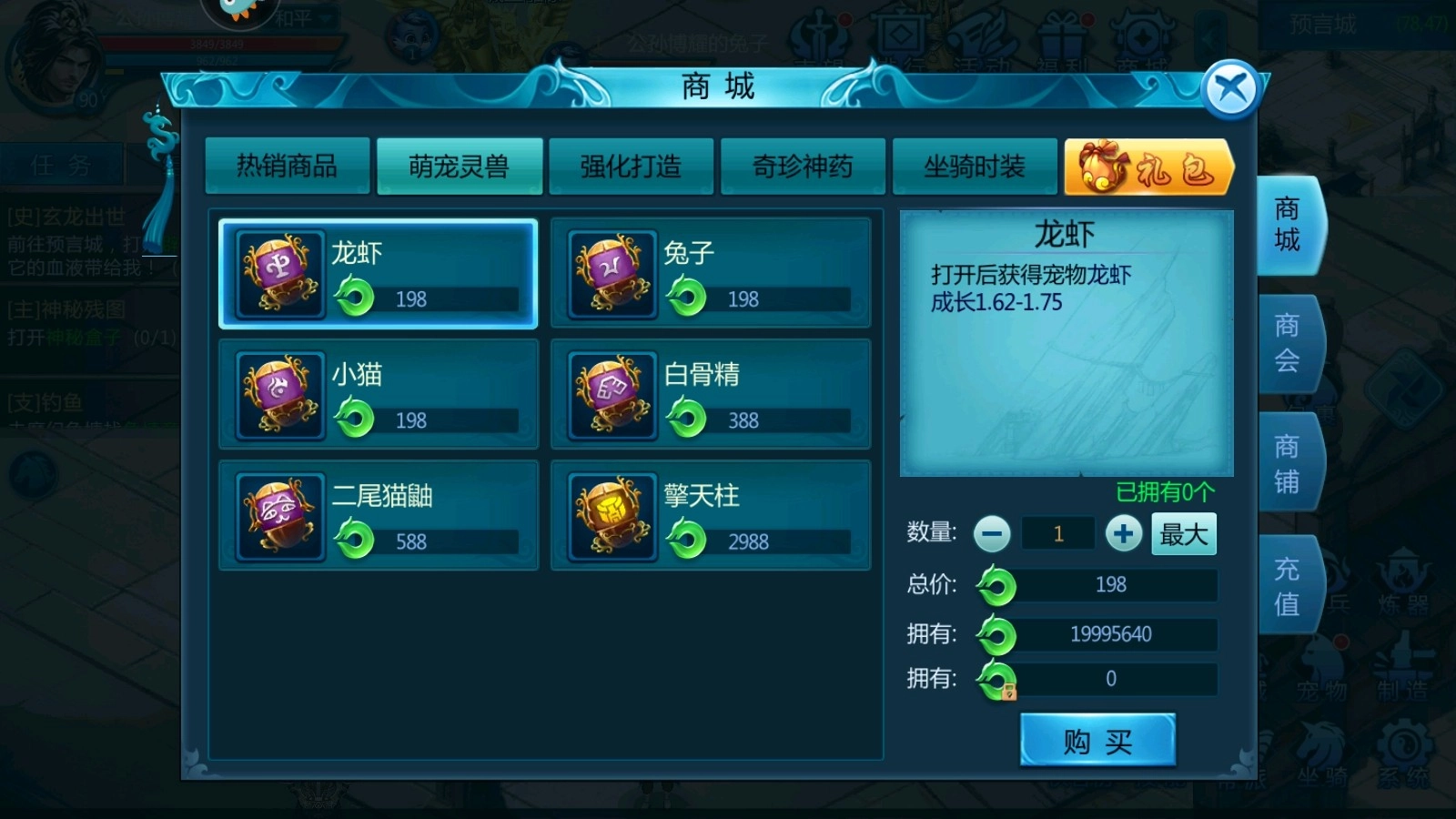Screen dimensions: 1456x819
Task: Increase quantity with the plus stepper
Action: click(1125, 534)
